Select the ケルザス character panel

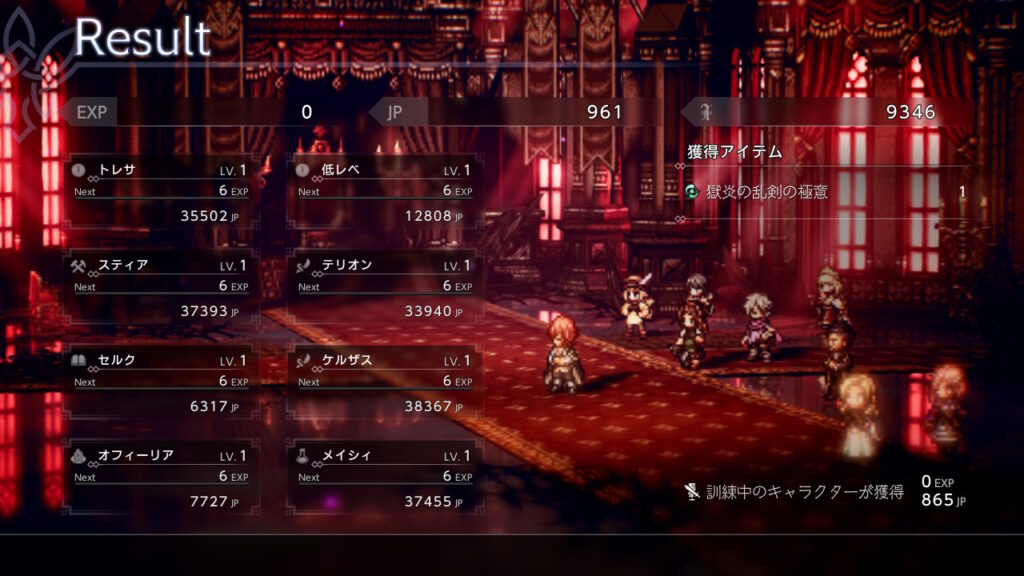pos(384,382)
